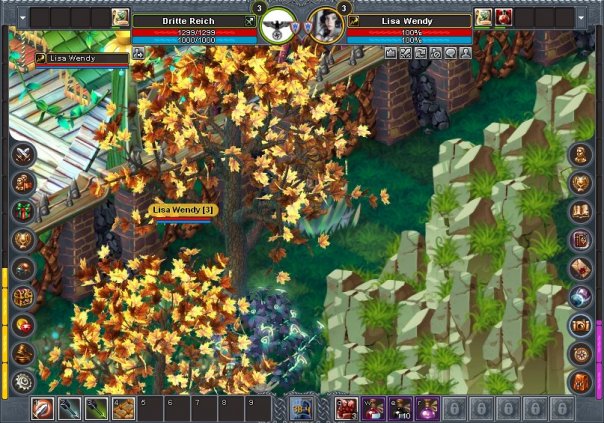The height and width of the screenshot is (423, 604).
Task: Use the autumn leaves item in slot four
Action: tap(123, 408)
